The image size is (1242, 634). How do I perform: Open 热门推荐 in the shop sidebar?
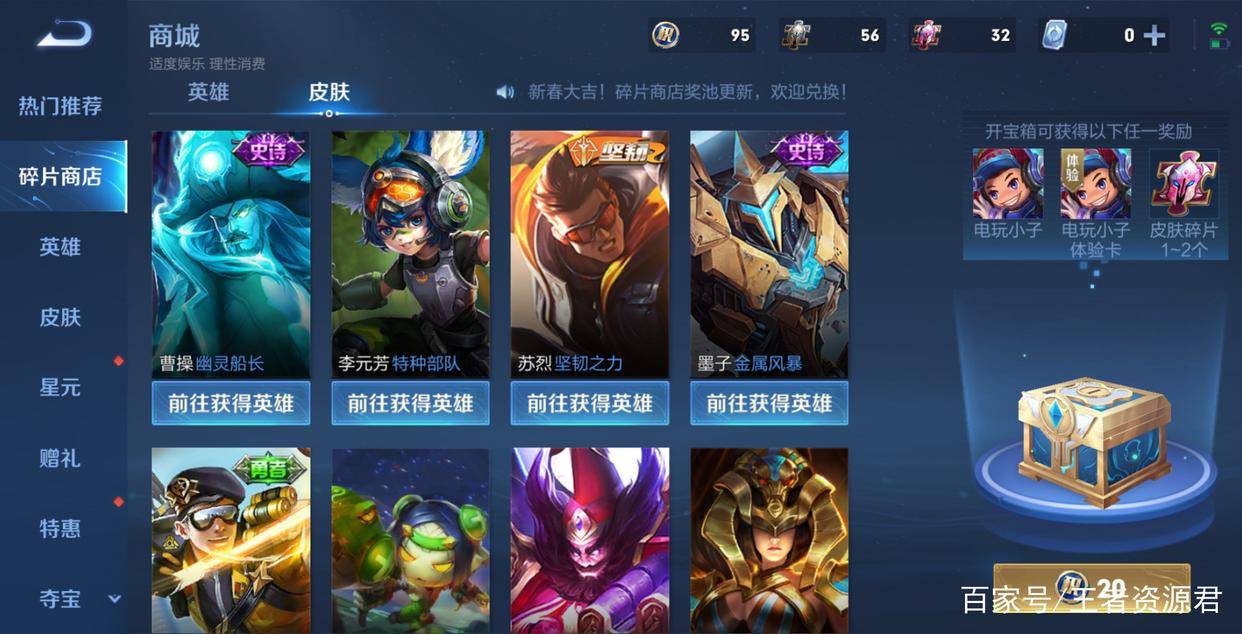60,106
